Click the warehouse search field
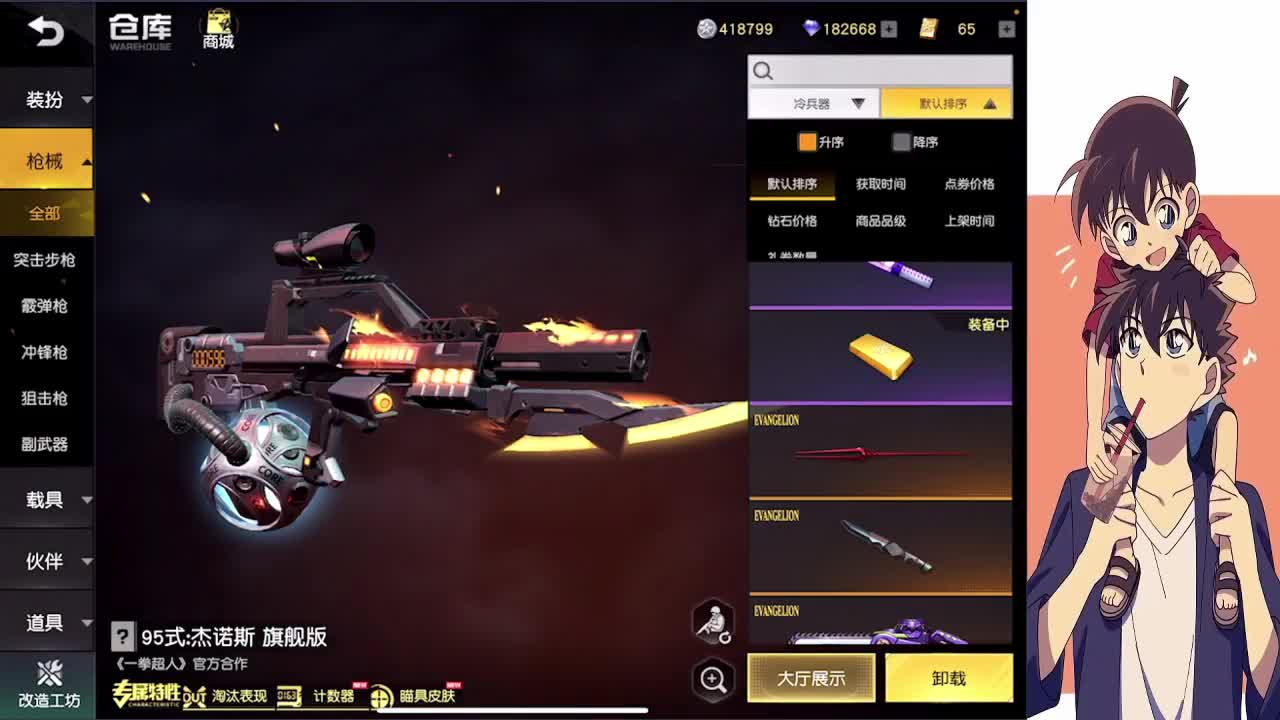Viewport: 1280px width, 720px height. (890, 70)
